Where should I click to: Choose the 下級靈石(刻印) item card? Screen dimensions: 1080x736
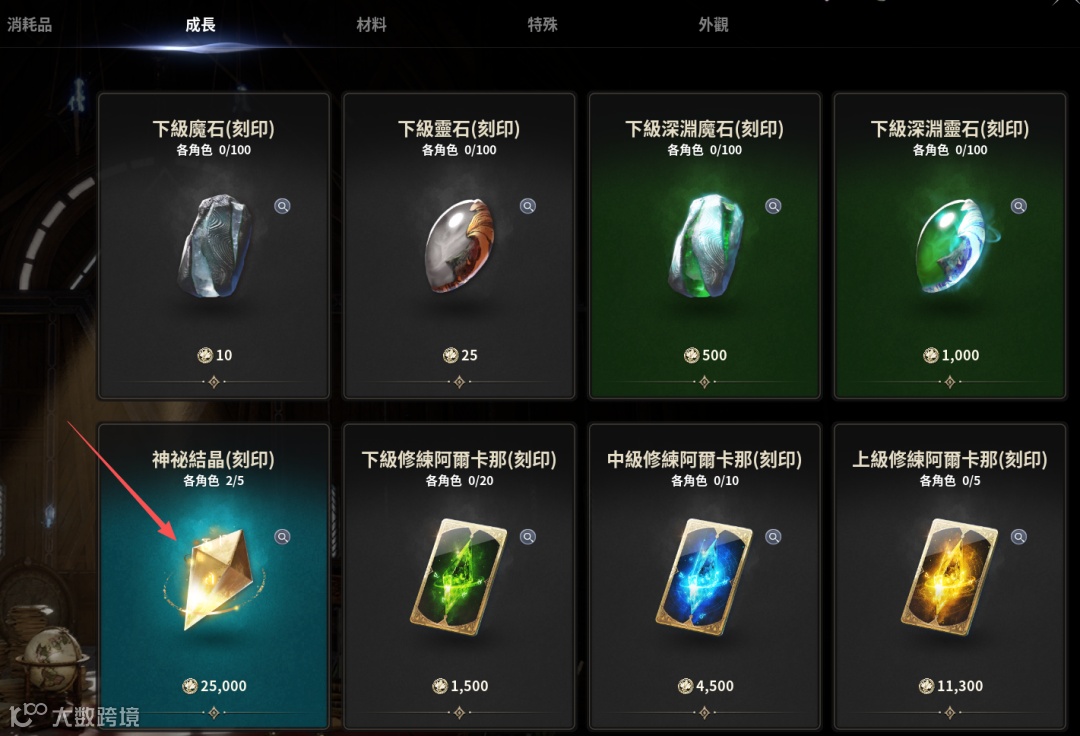(x=459, y=245)
